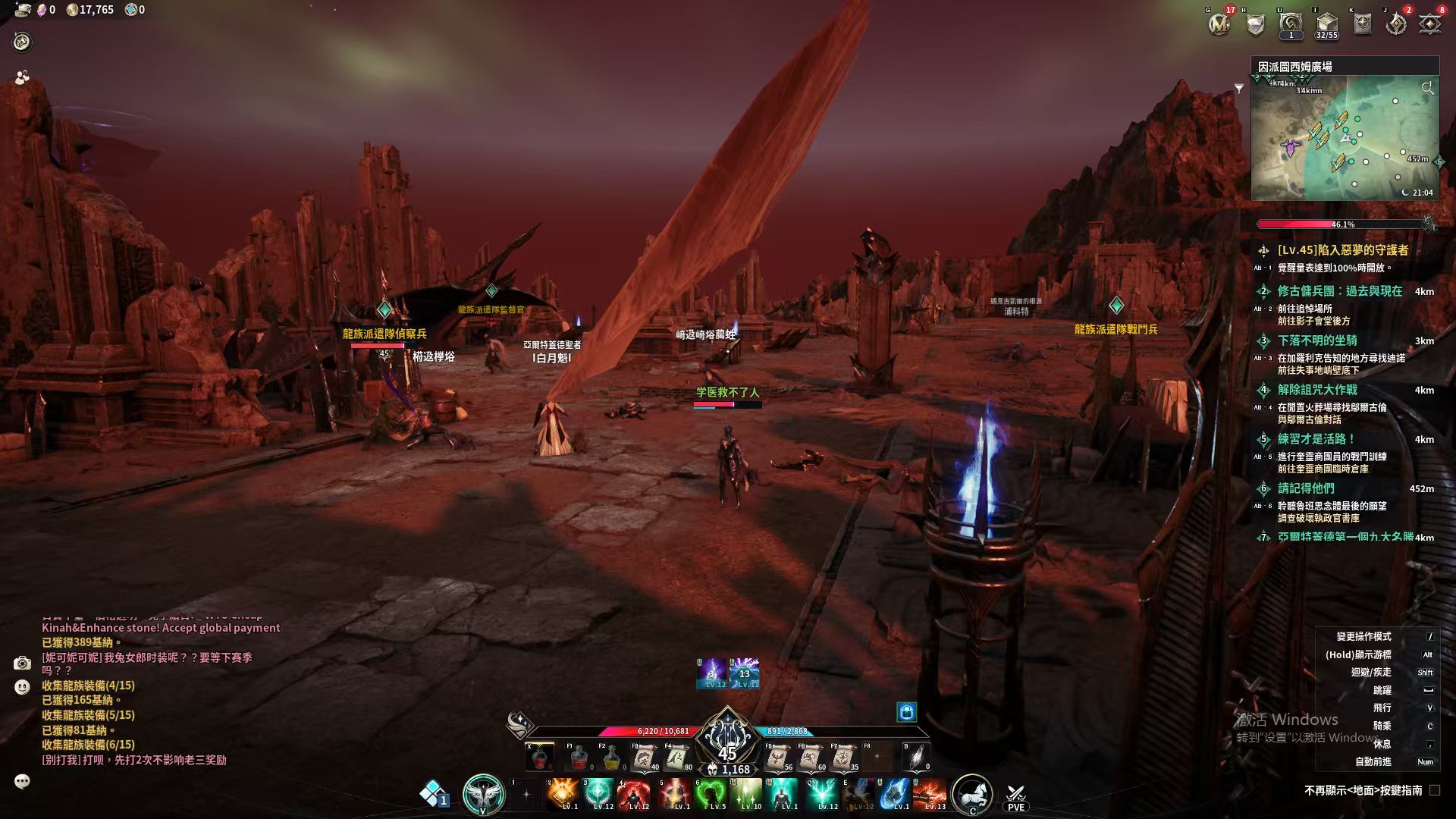This screenshot has height=819, width=1456.
Task: Use the F4 scroll with count 80
Action: (676, 757)
